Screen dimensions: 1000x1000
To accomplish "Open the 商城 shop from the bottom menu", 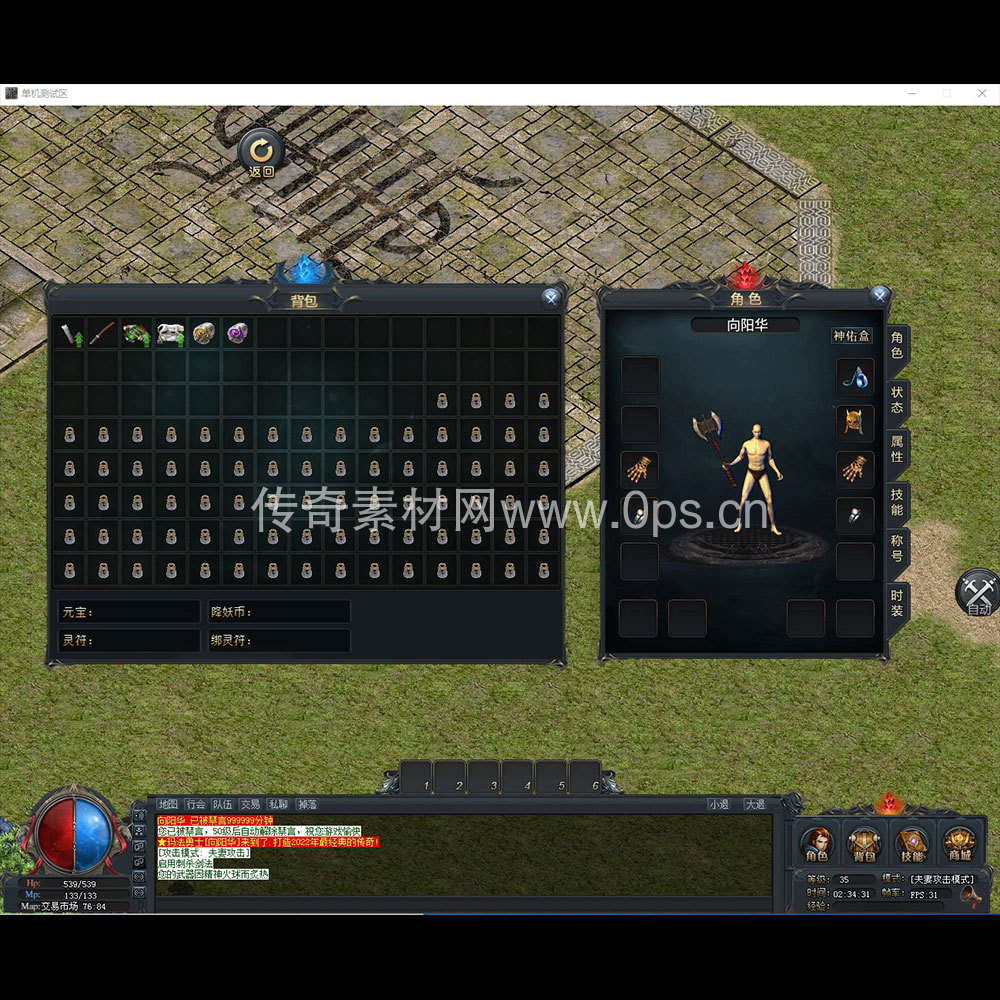I will point(959,845).
